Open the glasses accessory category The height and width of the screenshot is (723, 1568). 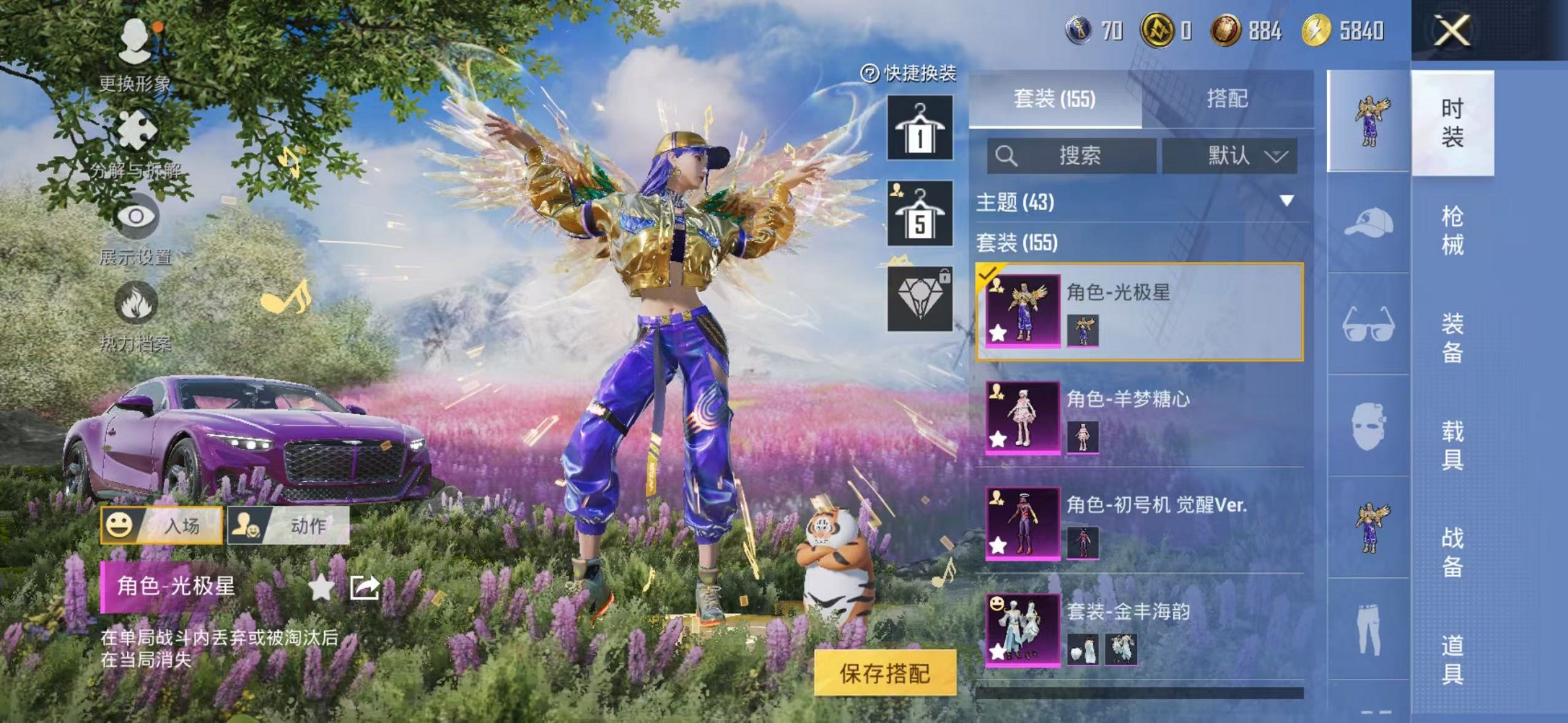coord(1368,324)
